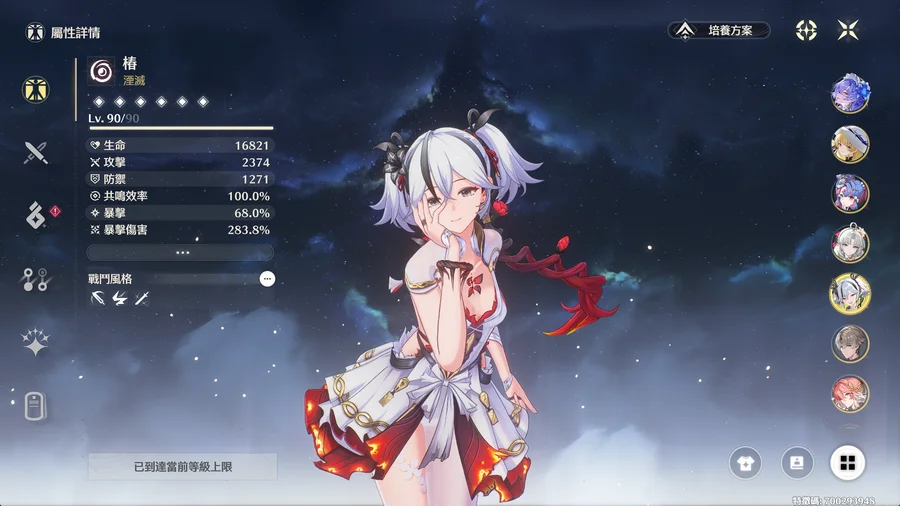Click the circular sparkle target icon
The height and width of the screenshot is (506, 900).
tap(806, 30)
